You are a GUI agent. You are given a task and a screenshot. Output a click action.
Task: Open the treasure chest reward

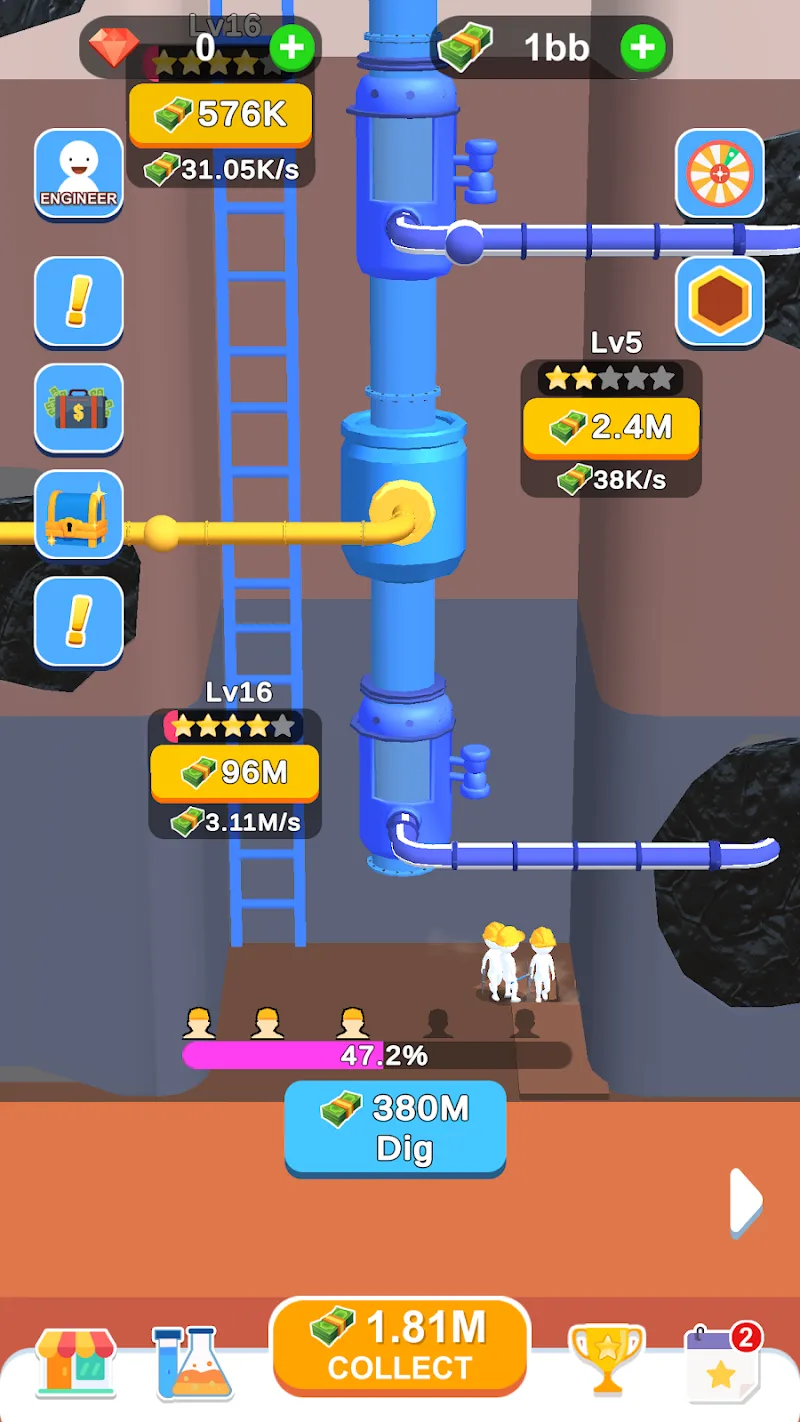click(78, 515)
